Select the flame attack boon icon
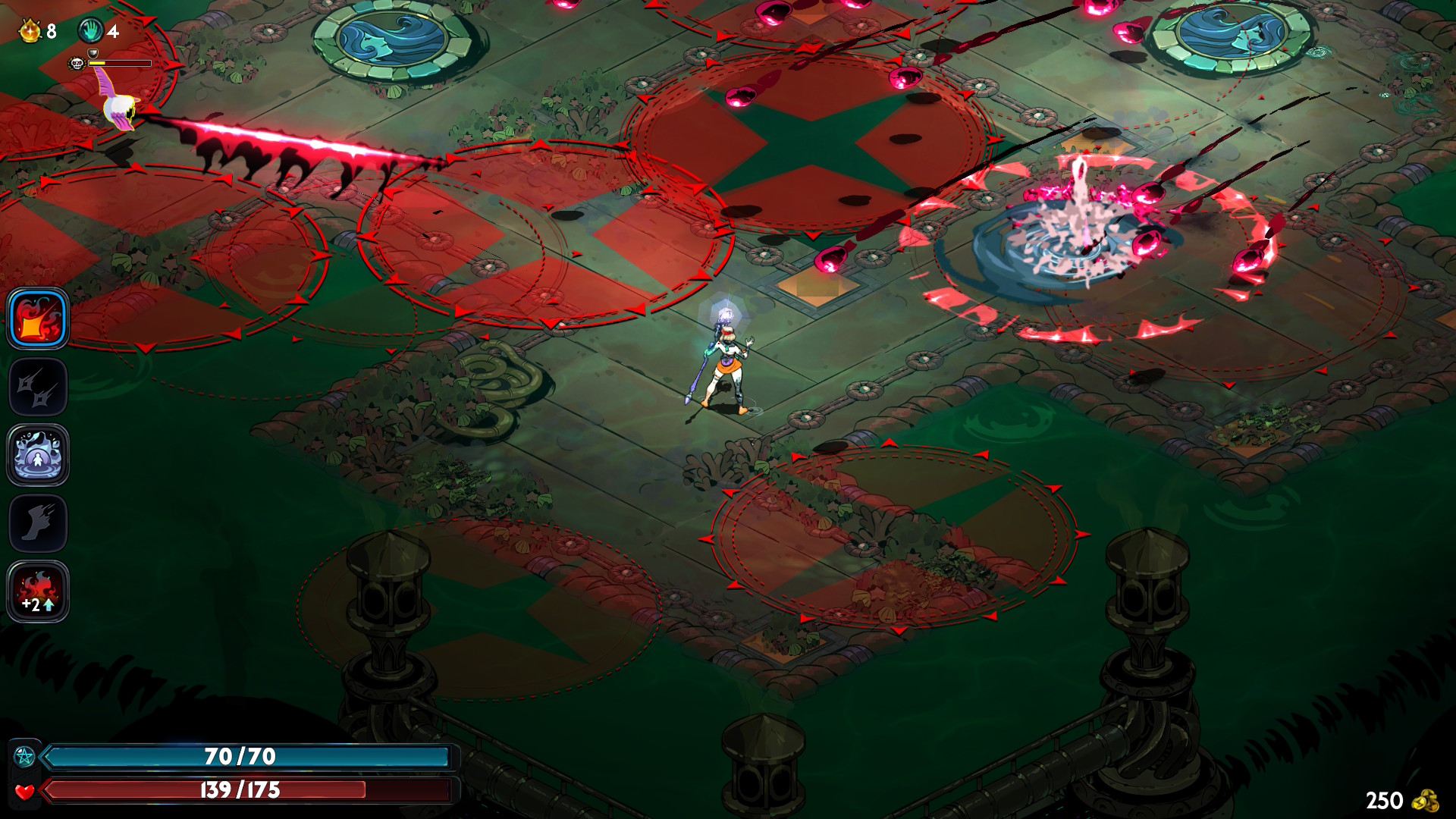 point(38,318)
